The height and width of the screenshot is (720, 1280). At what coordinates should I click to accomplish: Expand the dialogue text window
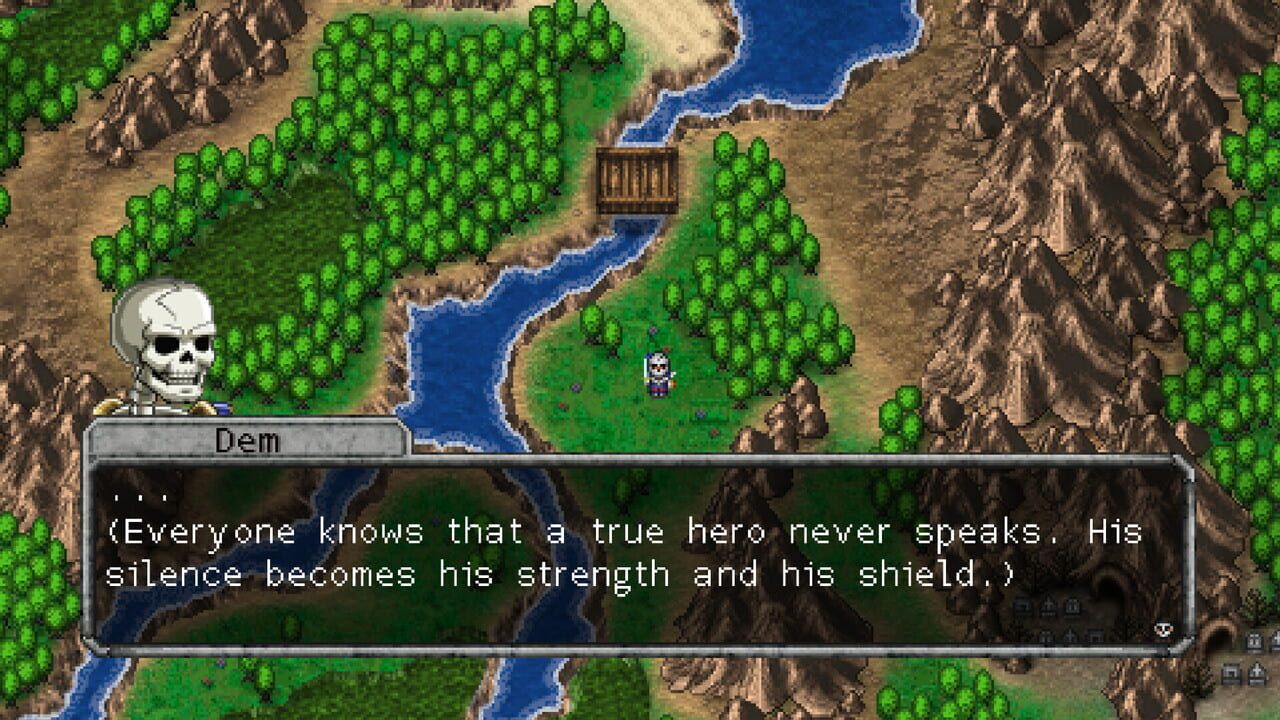click(x=640, y=550)
